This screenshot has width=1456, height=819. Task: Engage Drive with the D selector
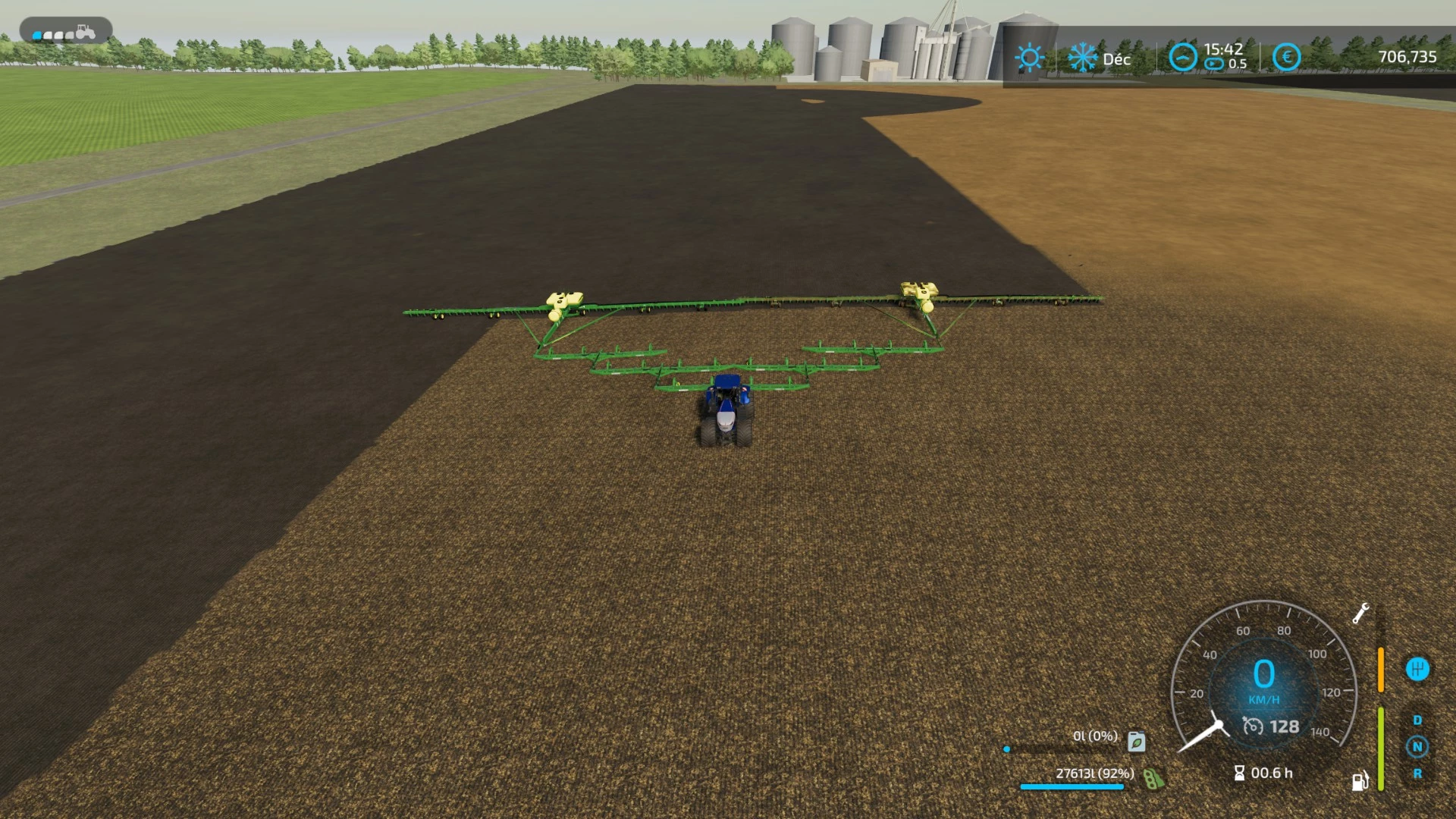click(1419, 719)
